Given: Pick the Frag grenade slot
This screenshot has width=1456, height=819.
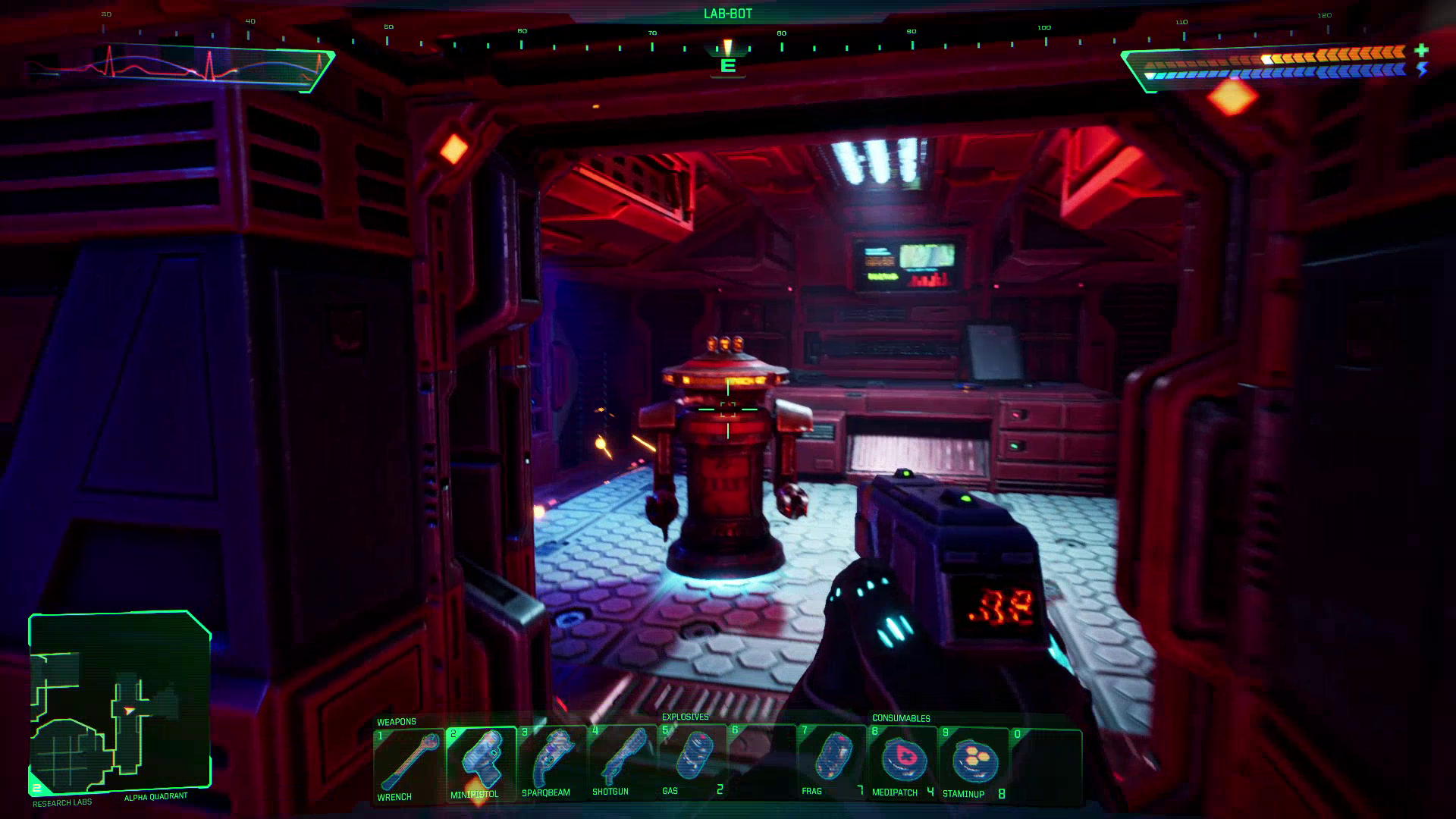Looking at the screenshot, I should 832,763.
